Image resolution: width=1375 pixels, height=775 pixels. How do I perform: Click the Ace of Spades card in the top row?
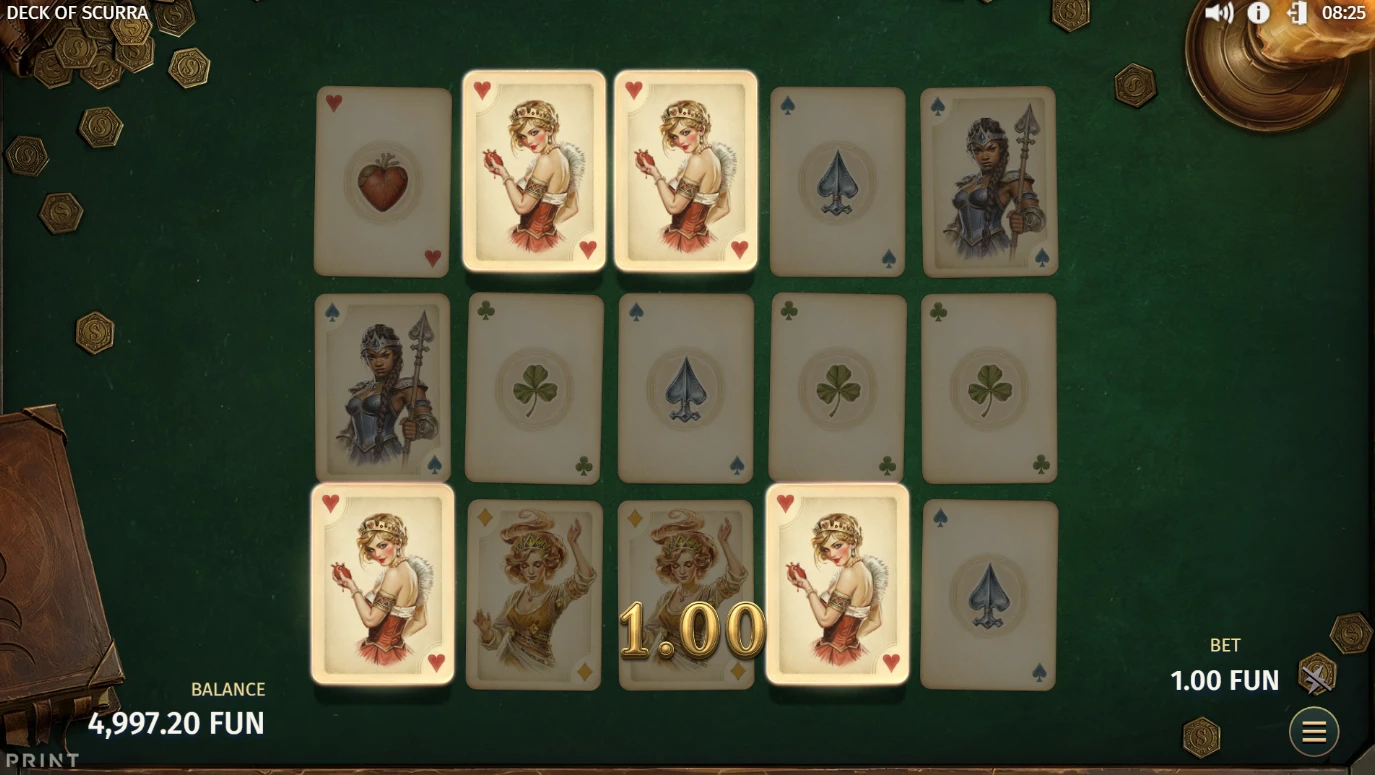tap(836, 180)
